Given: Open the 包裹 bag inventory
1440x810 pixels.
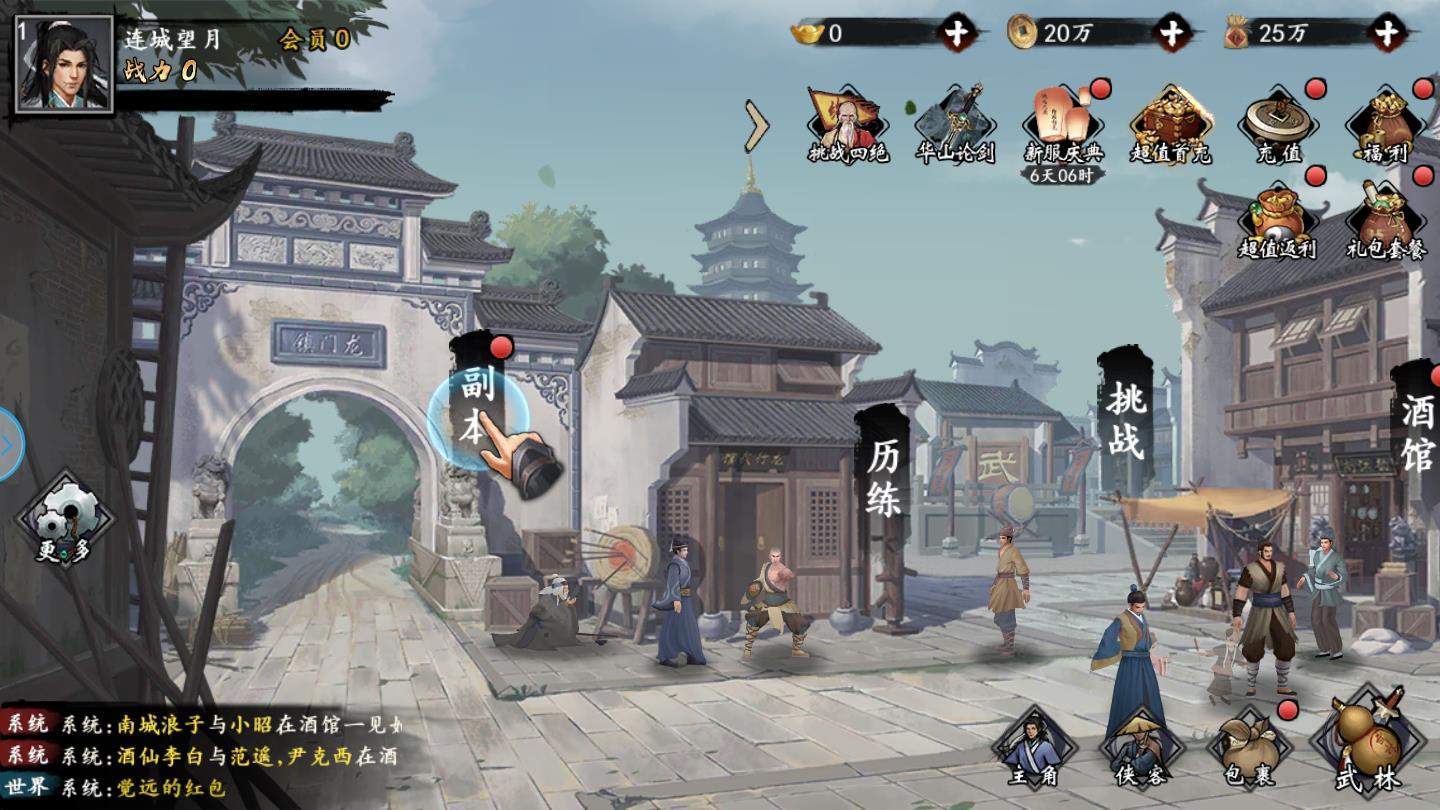Looking at the screenshot, I should pos(1249,750).
